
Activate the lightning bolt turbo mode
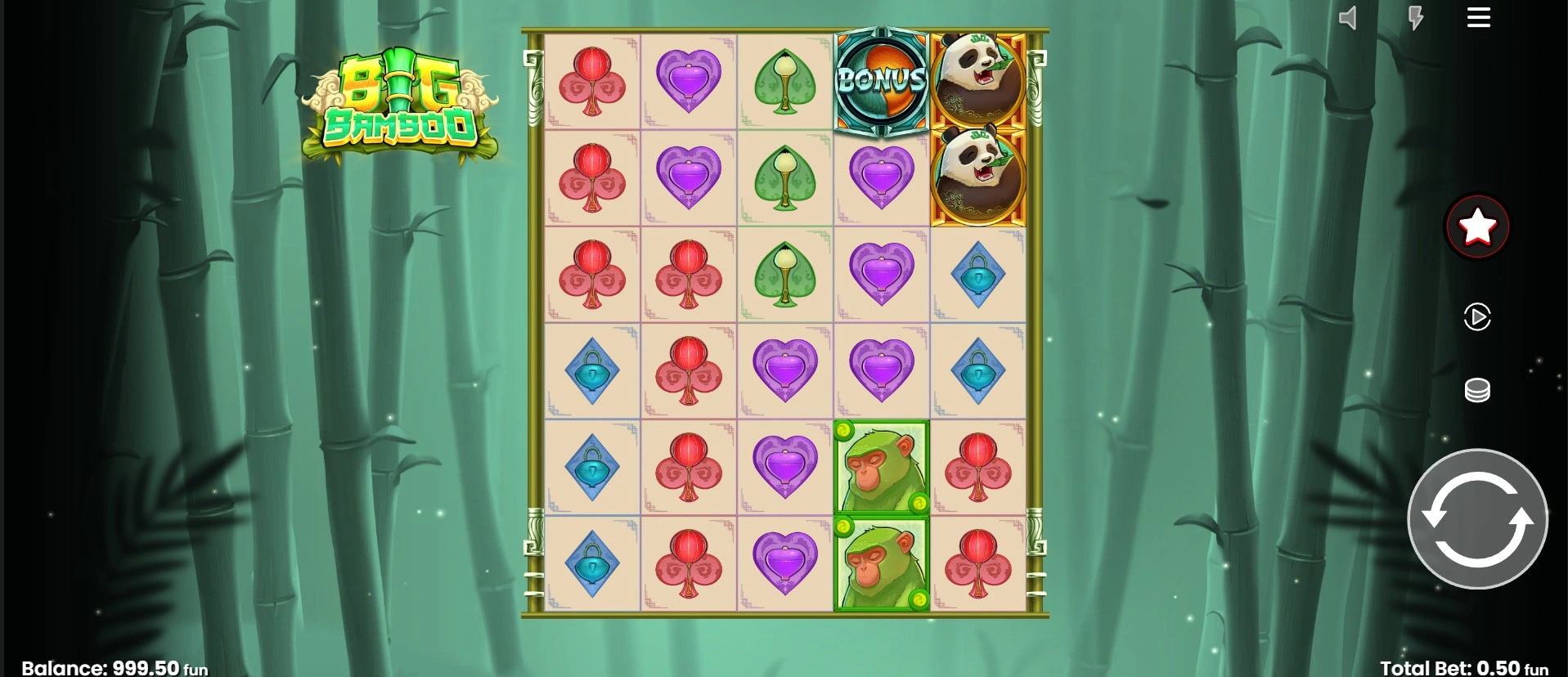pyautogui.click(x=1415, y=18)
